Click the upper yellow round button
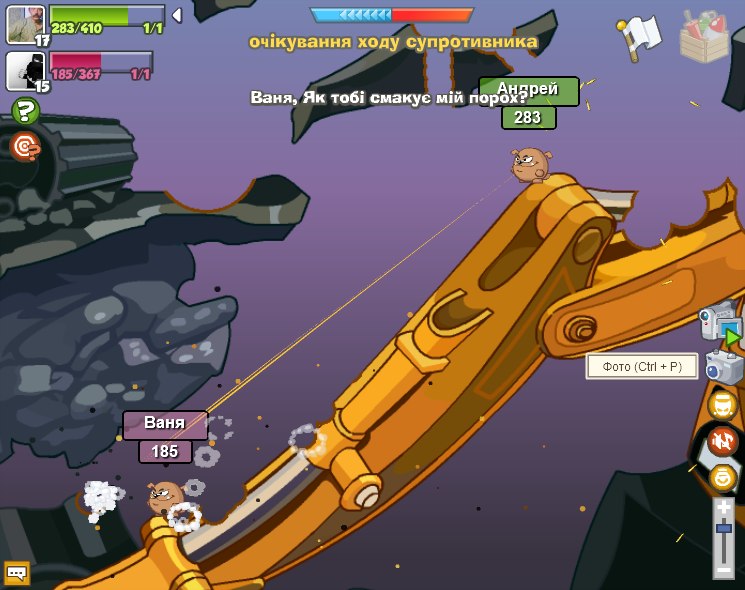Screen dimensions: 745x590 point(722,405)
